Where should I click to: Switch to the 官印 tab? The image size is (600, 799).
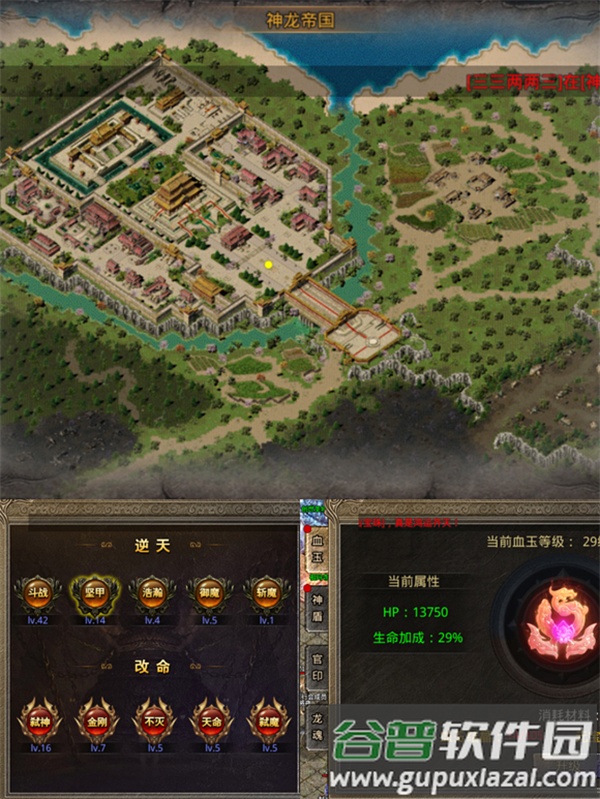coord(317,665)
